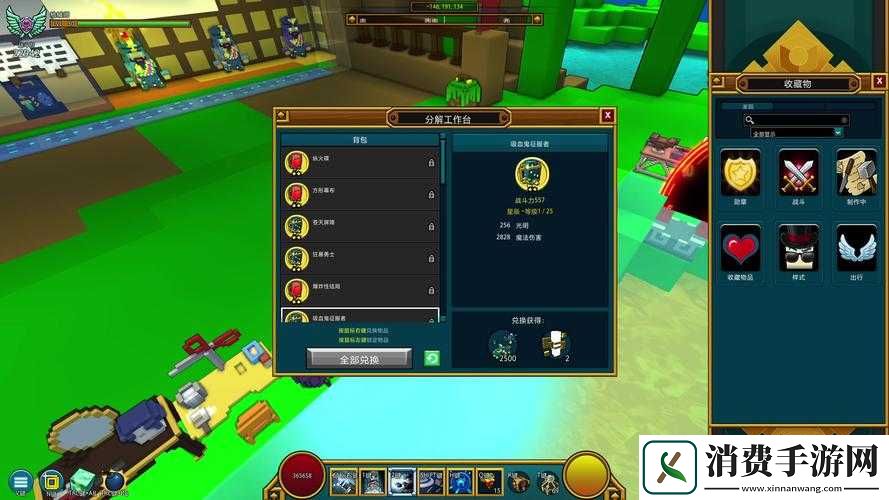The height and width of the screenshot is (500, 889).
Task: Select the 爆炸性结局 item row
Action: (x=360, y=290)
